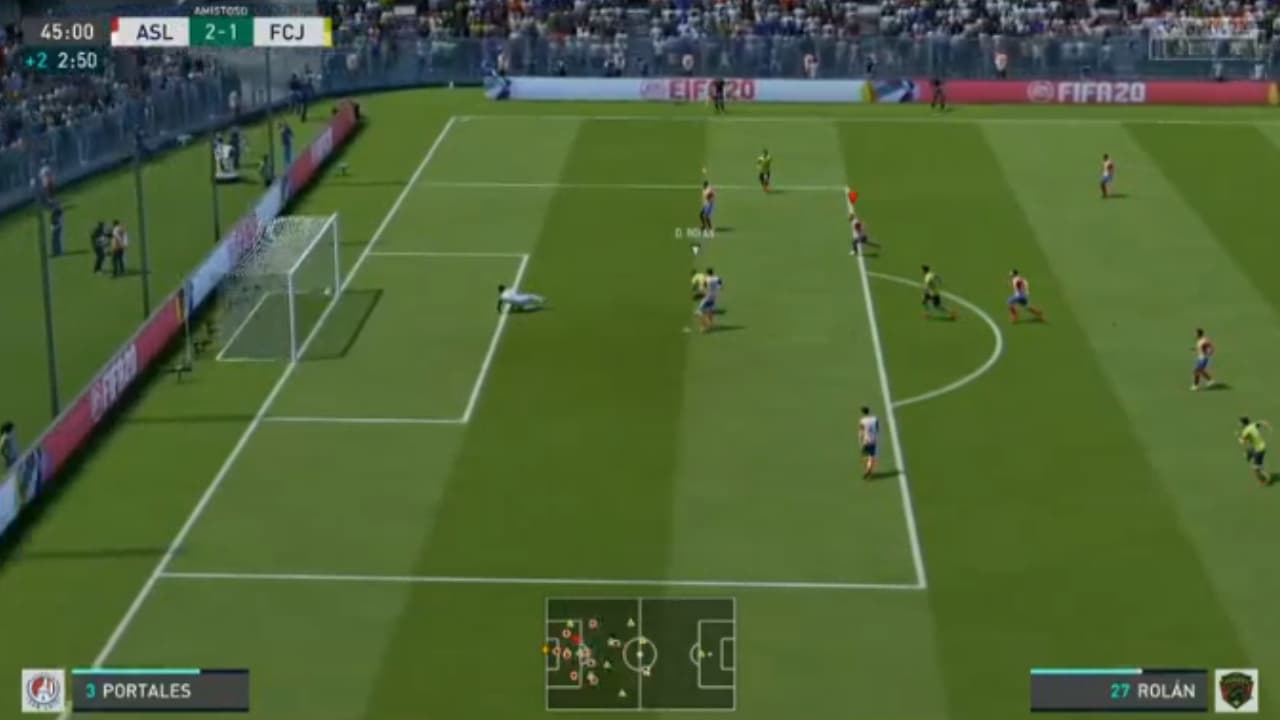Select the Atlético San Luis club crest
Image resolution: width=1280 pixels, height=720 pixels.
(42, 691)
